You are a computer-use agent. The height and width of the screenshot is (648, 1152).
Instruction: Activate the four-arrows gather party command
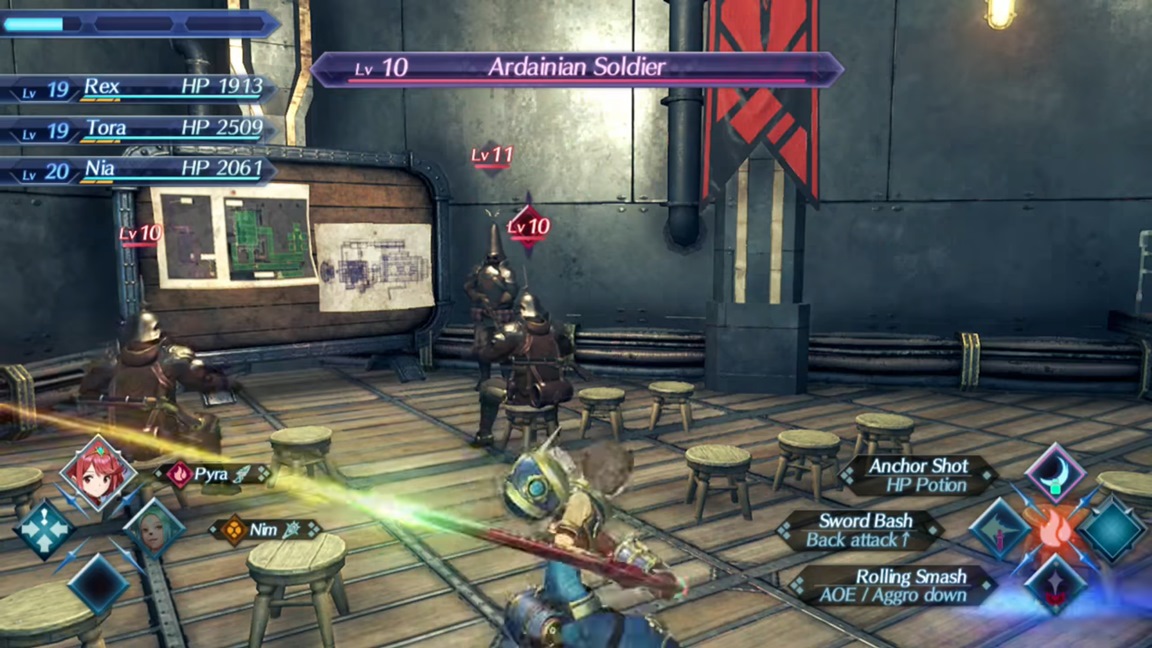[42, 529]
